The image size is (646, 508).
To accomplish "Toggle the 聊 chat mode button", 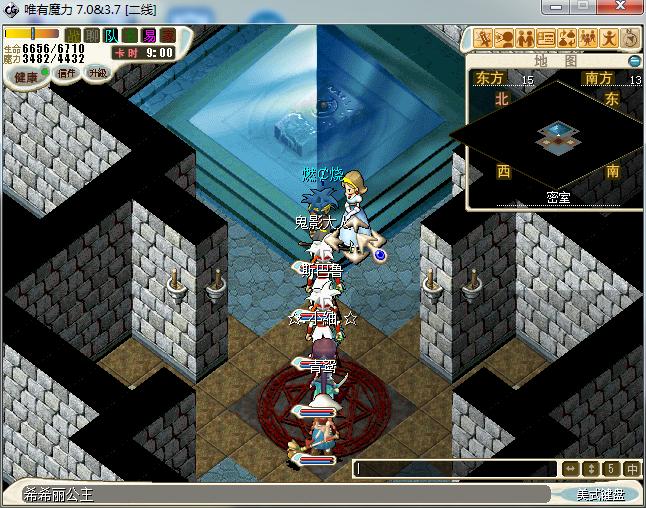I will 92,35.
